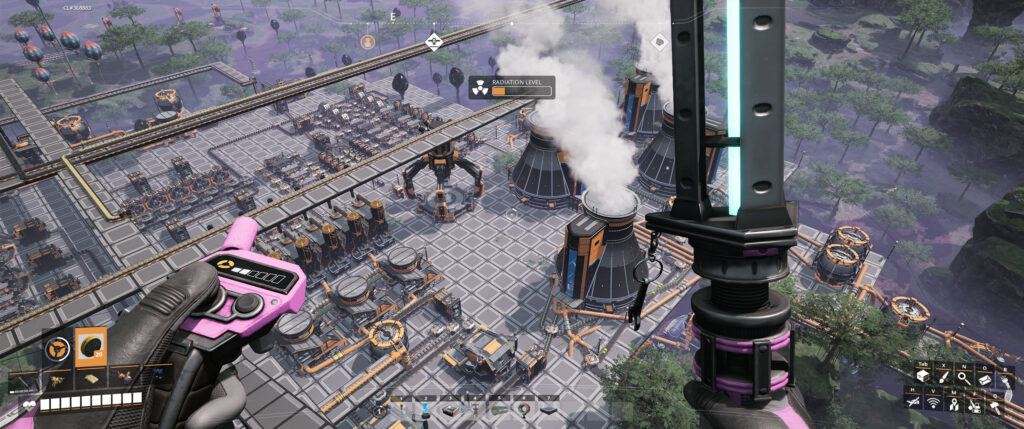Click the diamond compass marker at top
This screenshot has height=429, width=1024.
click(x=434, y=41)
